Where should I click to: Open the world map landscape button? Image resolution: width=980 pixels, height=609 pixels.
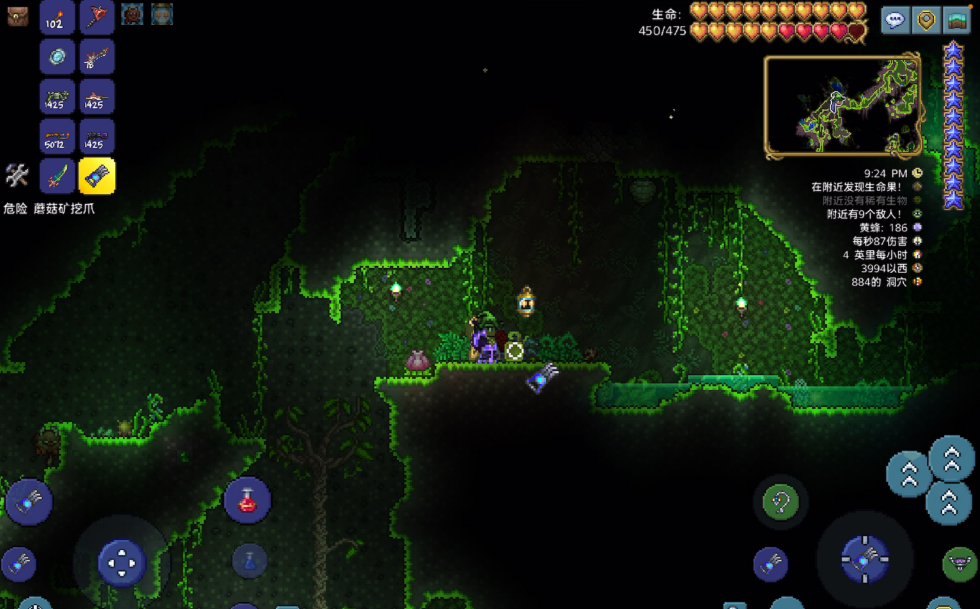click(958, 20)
